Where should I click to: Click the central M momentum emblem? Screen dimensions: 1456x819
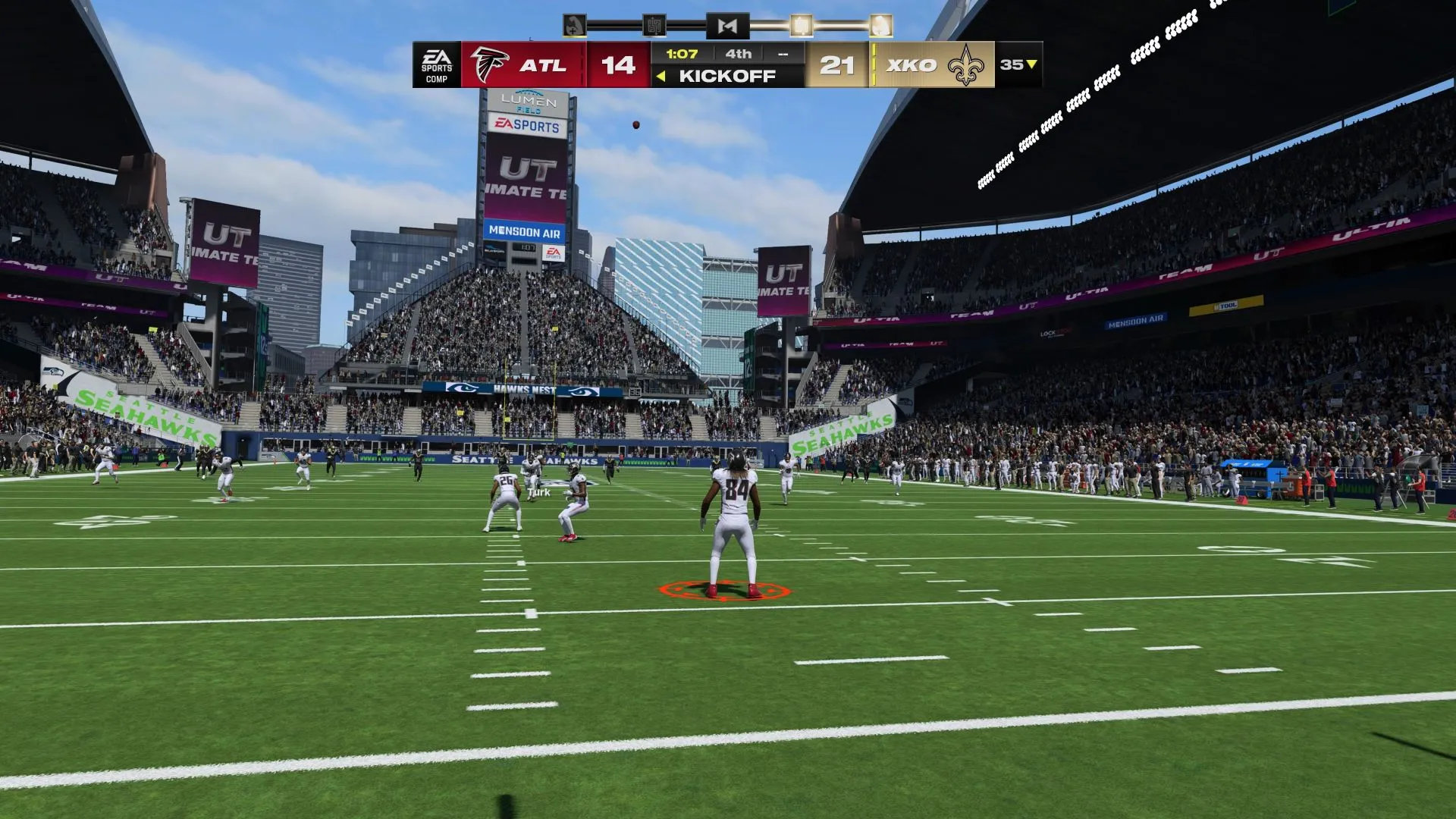(727, 26)
